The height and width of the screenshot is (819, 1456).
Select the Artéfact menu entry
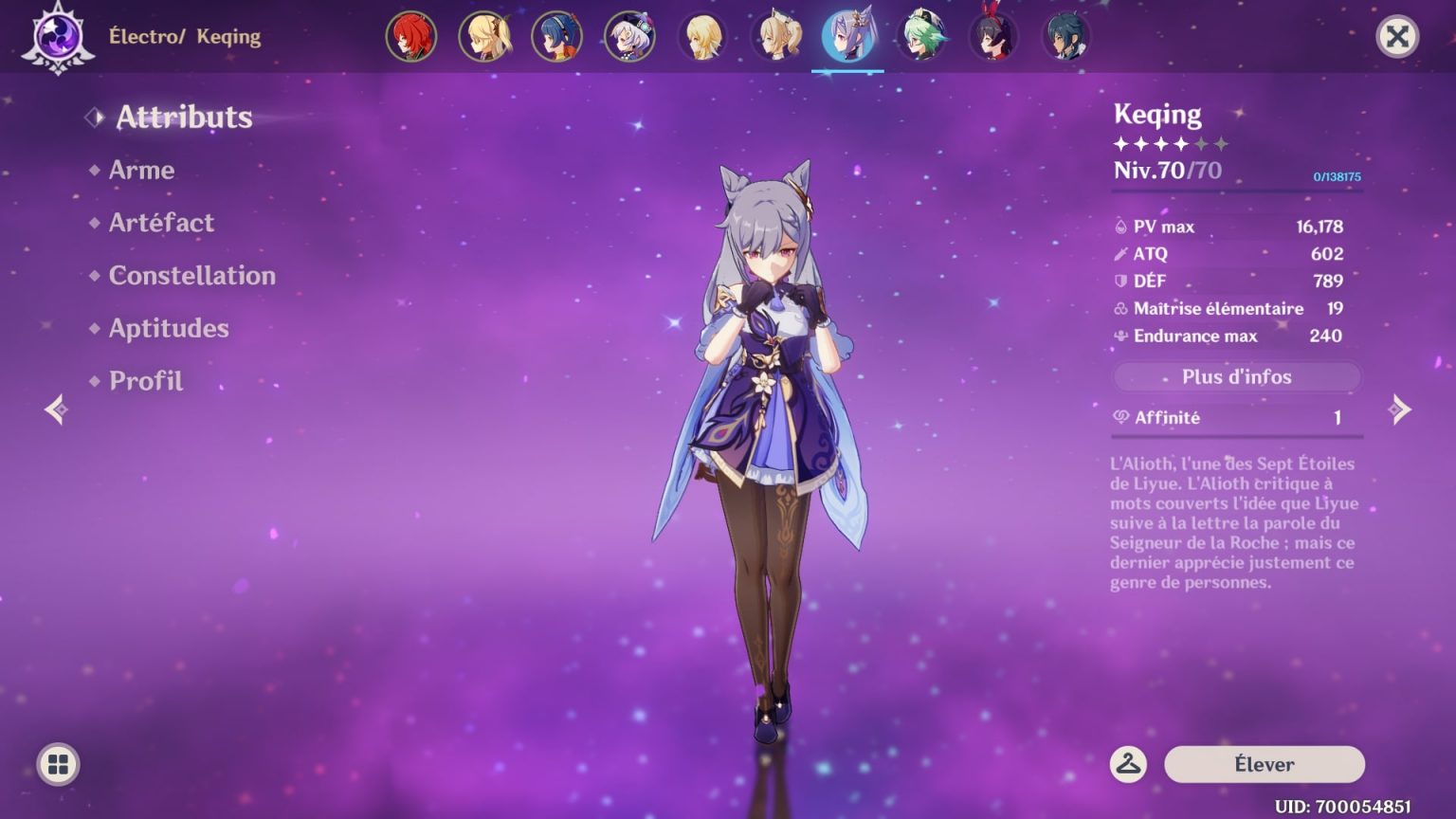click(160, 223)
